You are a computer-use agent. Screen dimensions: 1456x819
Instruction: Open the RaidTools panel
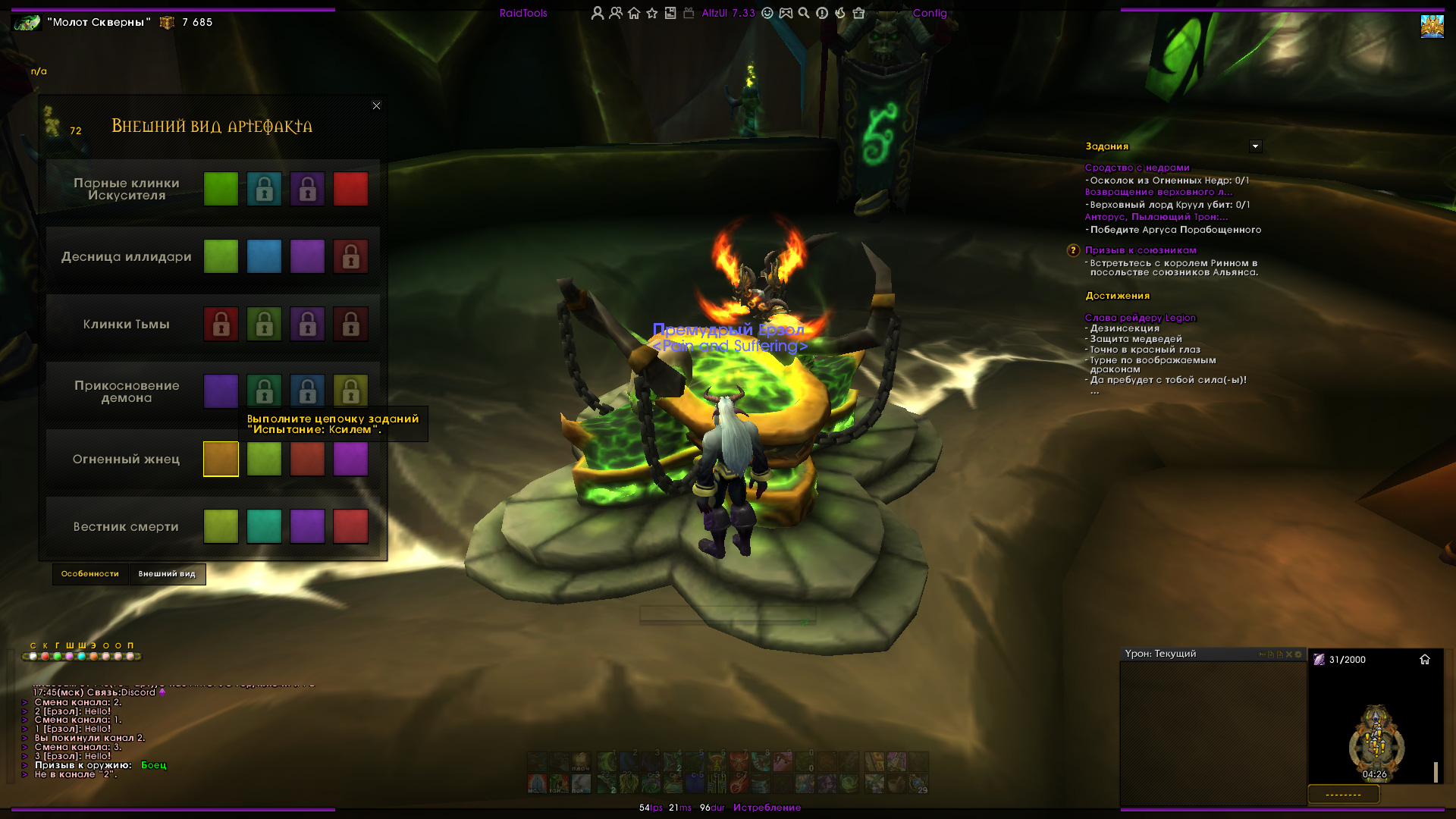pos(523,13)
